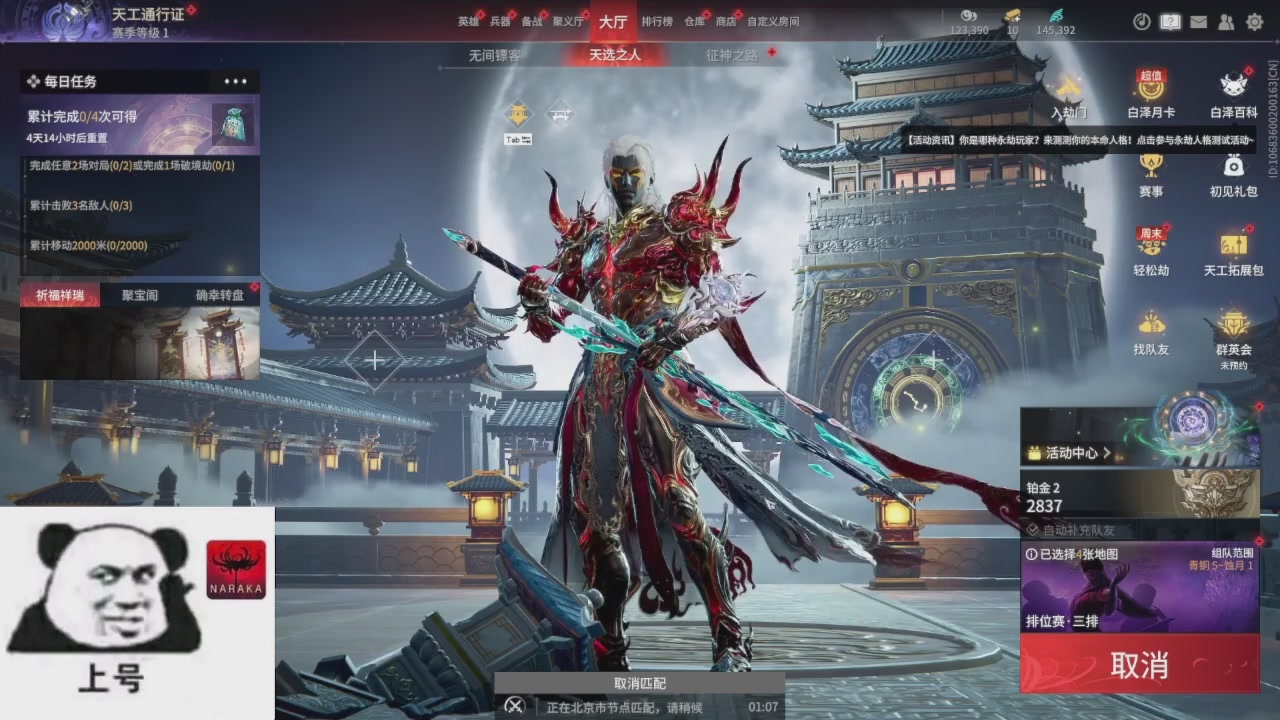Go to the 排行榜 leaderboard
The image size is (1280, 720).
(x=657, y=21)
